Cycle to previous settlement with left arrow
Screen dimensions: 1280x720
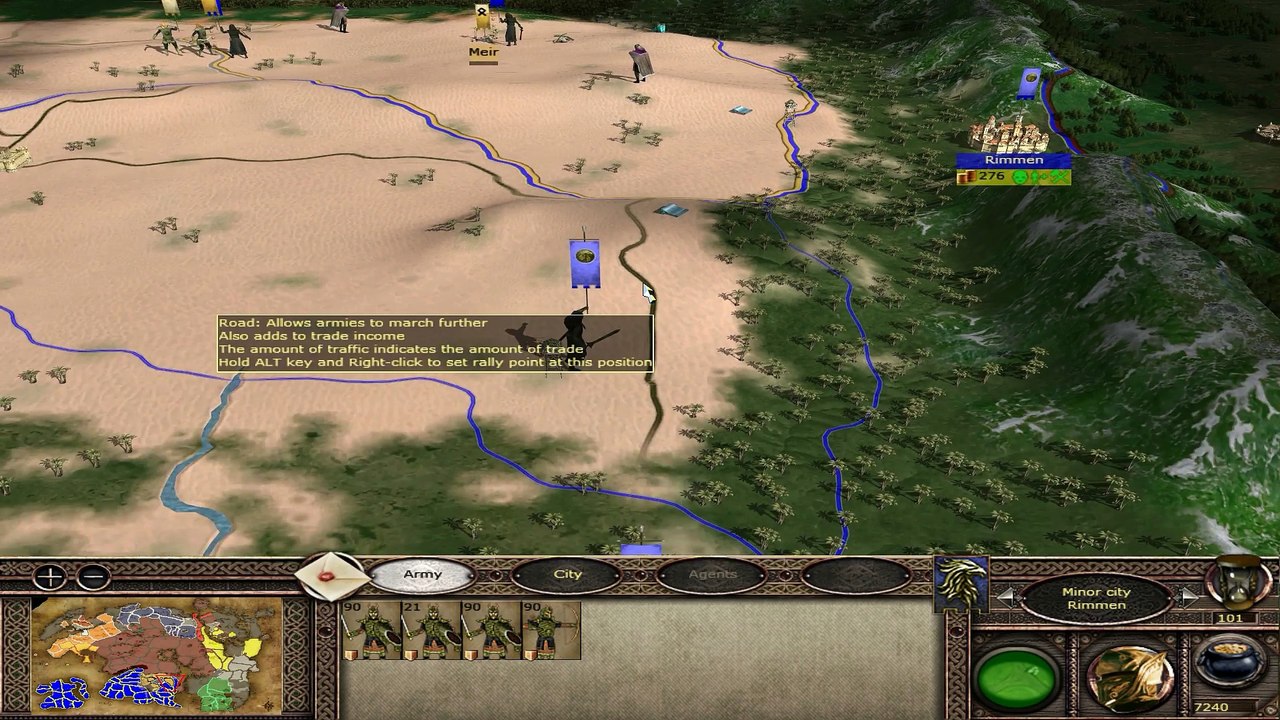1007,598
